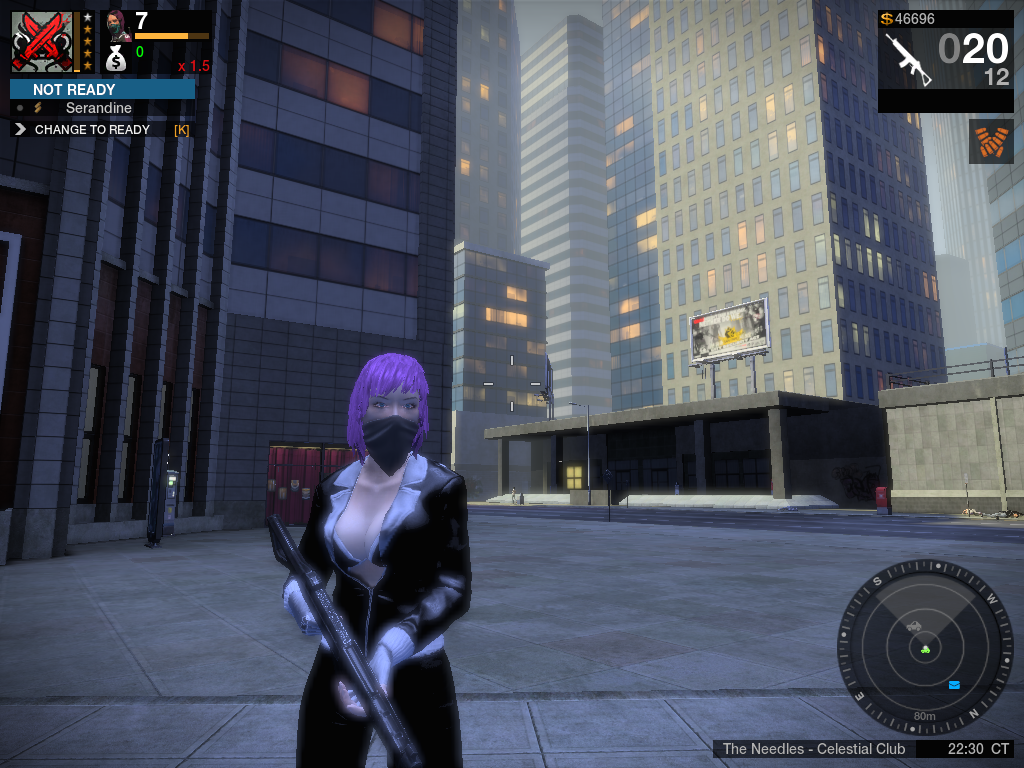The image size is (1024, 768).
Task: Click the NOT READY status banner
Action: tap(102, 89)
